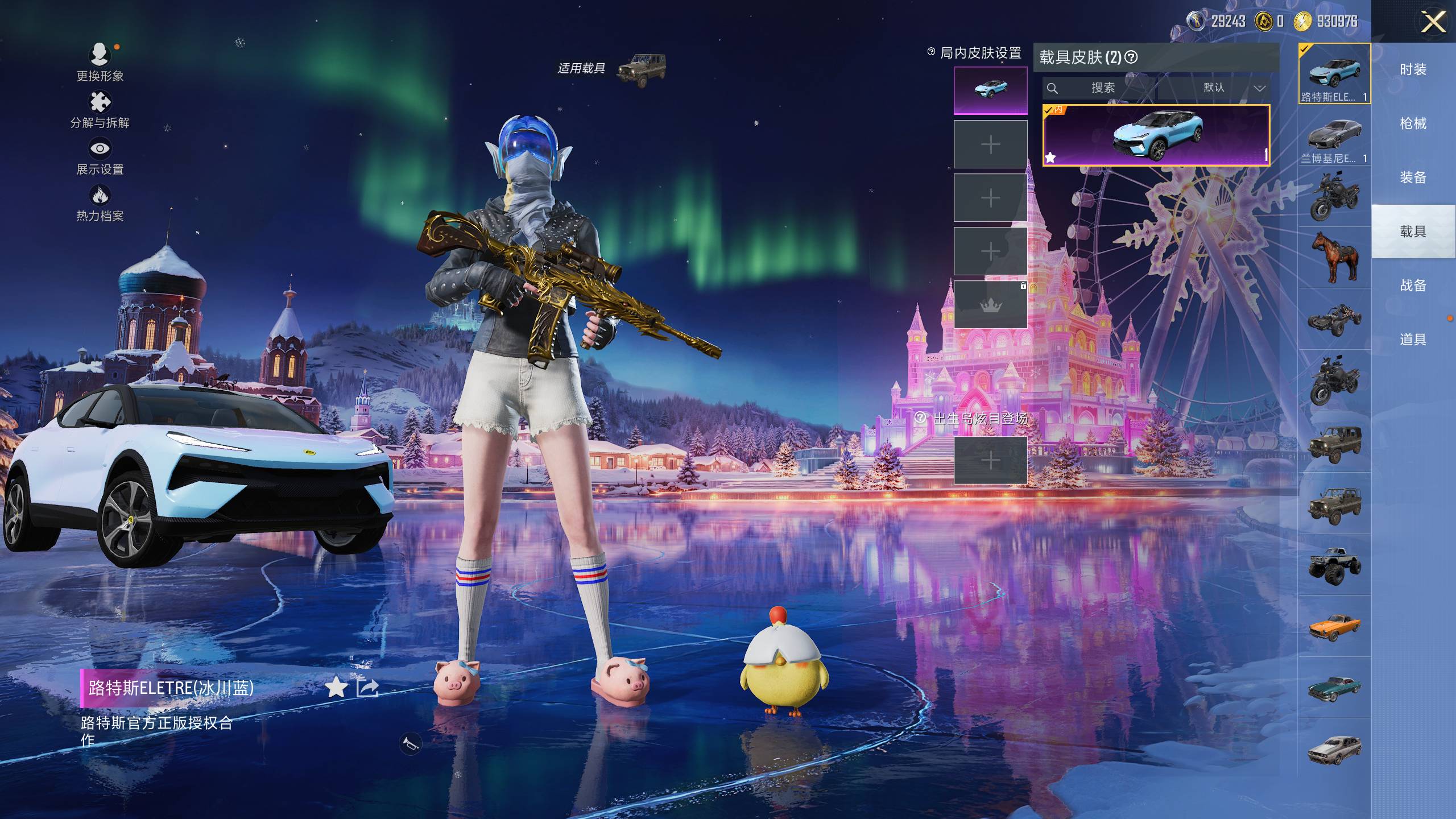Share the Lotus ELETRE skin

pos(367,688)
